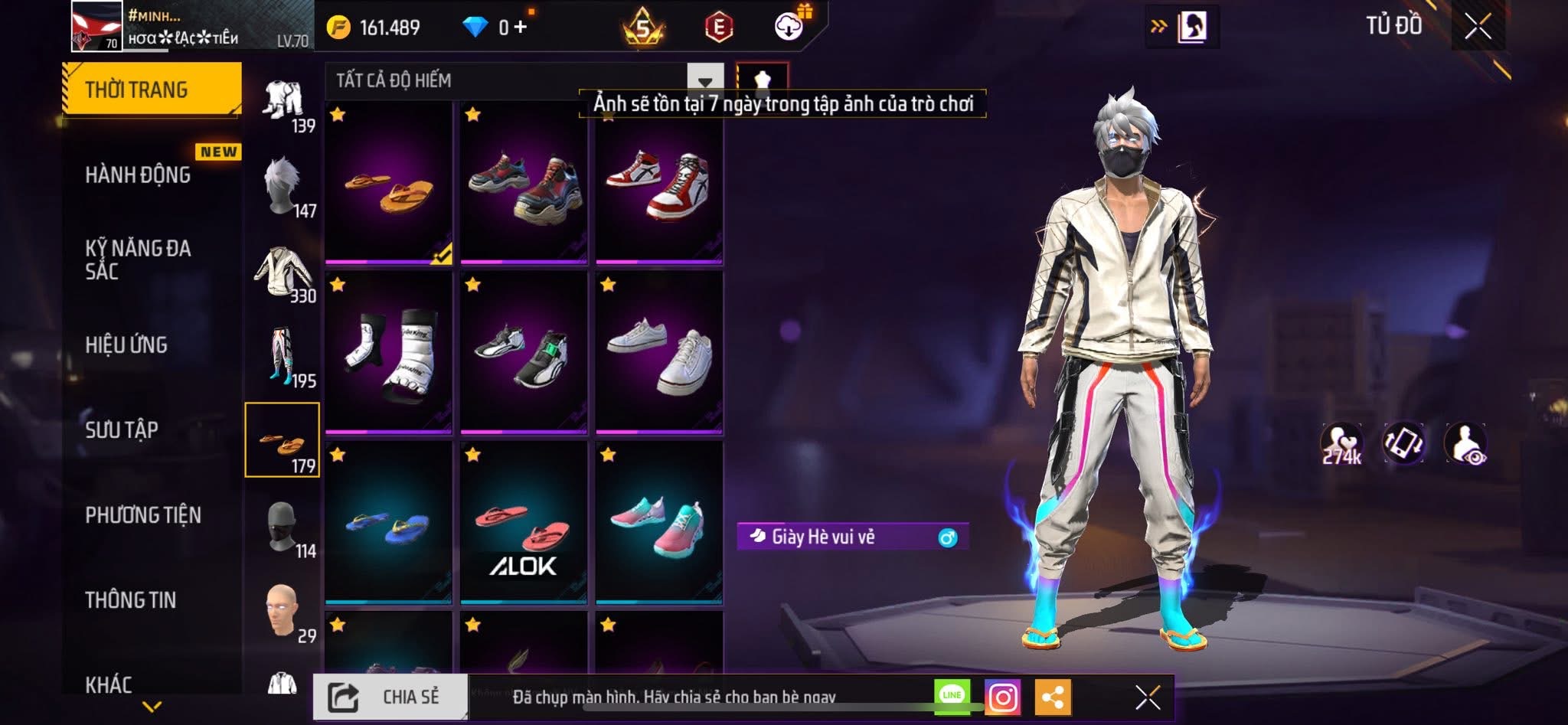The image size is (1568, 725).
Task: Dismiss the screenshot share bar
Action: coord(1148,697)
